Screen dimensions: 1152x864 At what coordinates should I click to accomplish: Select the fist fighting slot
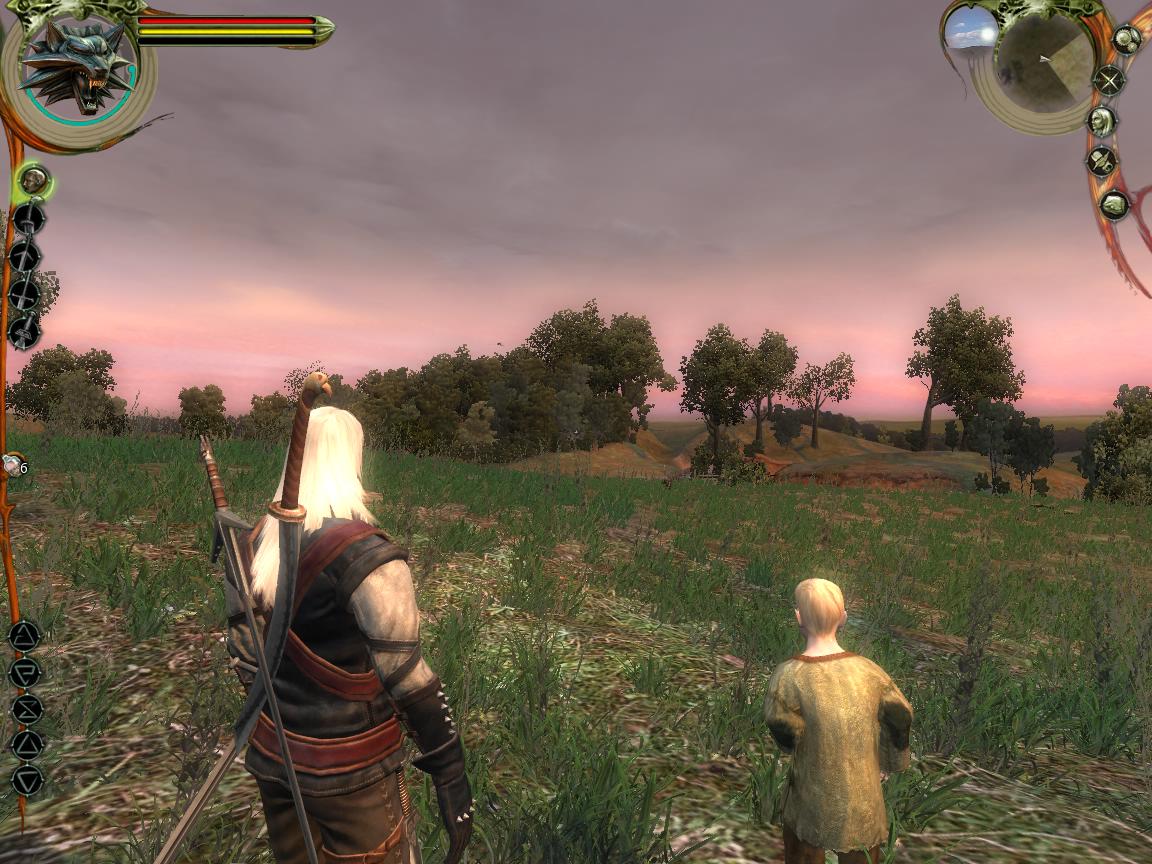tap(34, 182)
